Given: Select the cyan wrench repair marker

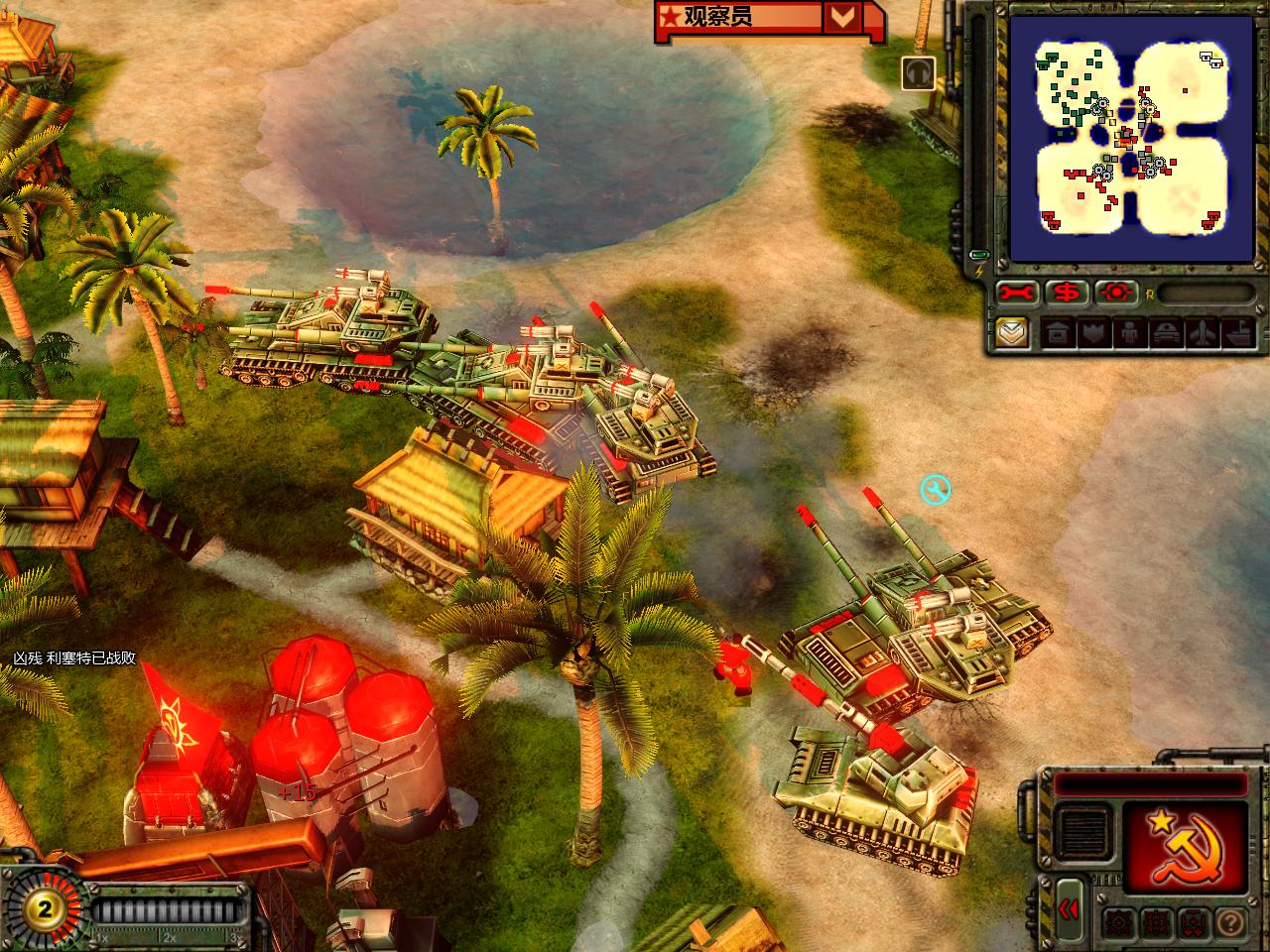Looking at the screenshot, I should coord(935,489).
